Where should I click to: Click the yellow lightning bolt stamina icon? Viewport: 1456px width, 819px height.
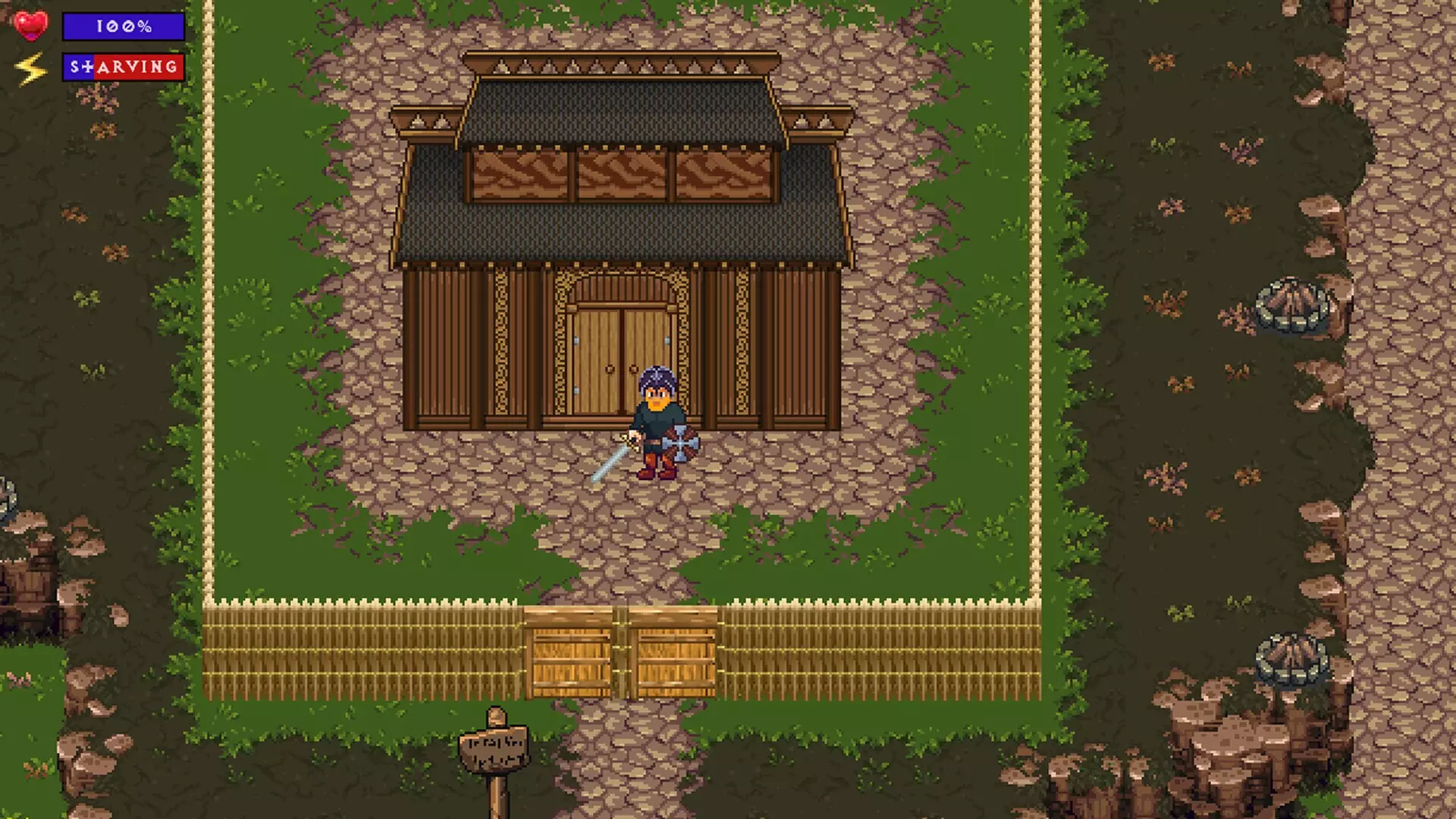coord(30,67)
